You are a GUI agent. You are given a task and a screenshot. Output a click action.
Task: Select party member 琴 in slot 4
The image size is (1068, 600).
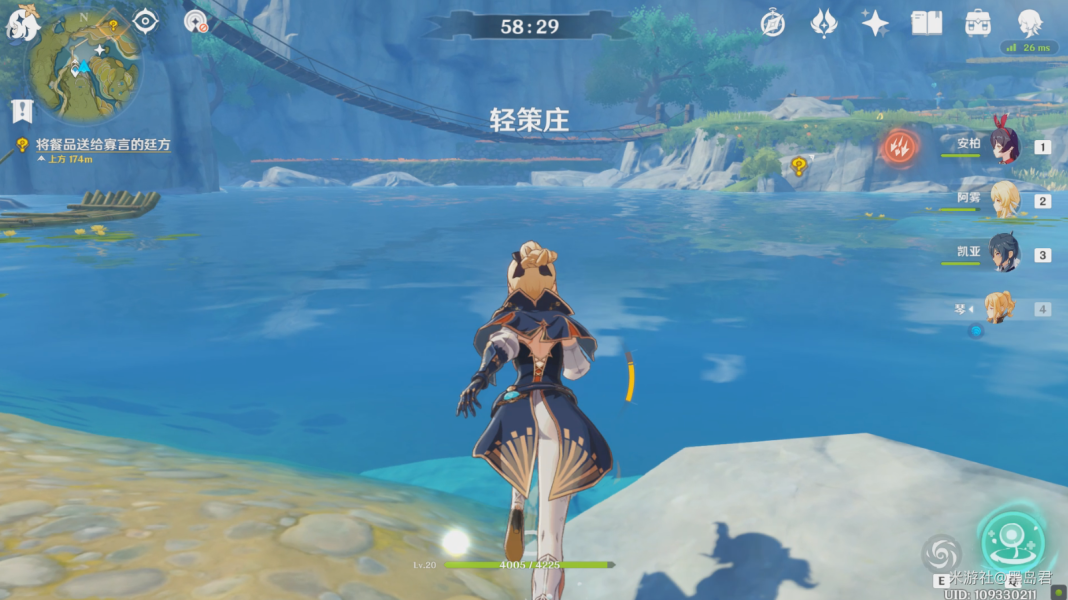(1000, 308)
